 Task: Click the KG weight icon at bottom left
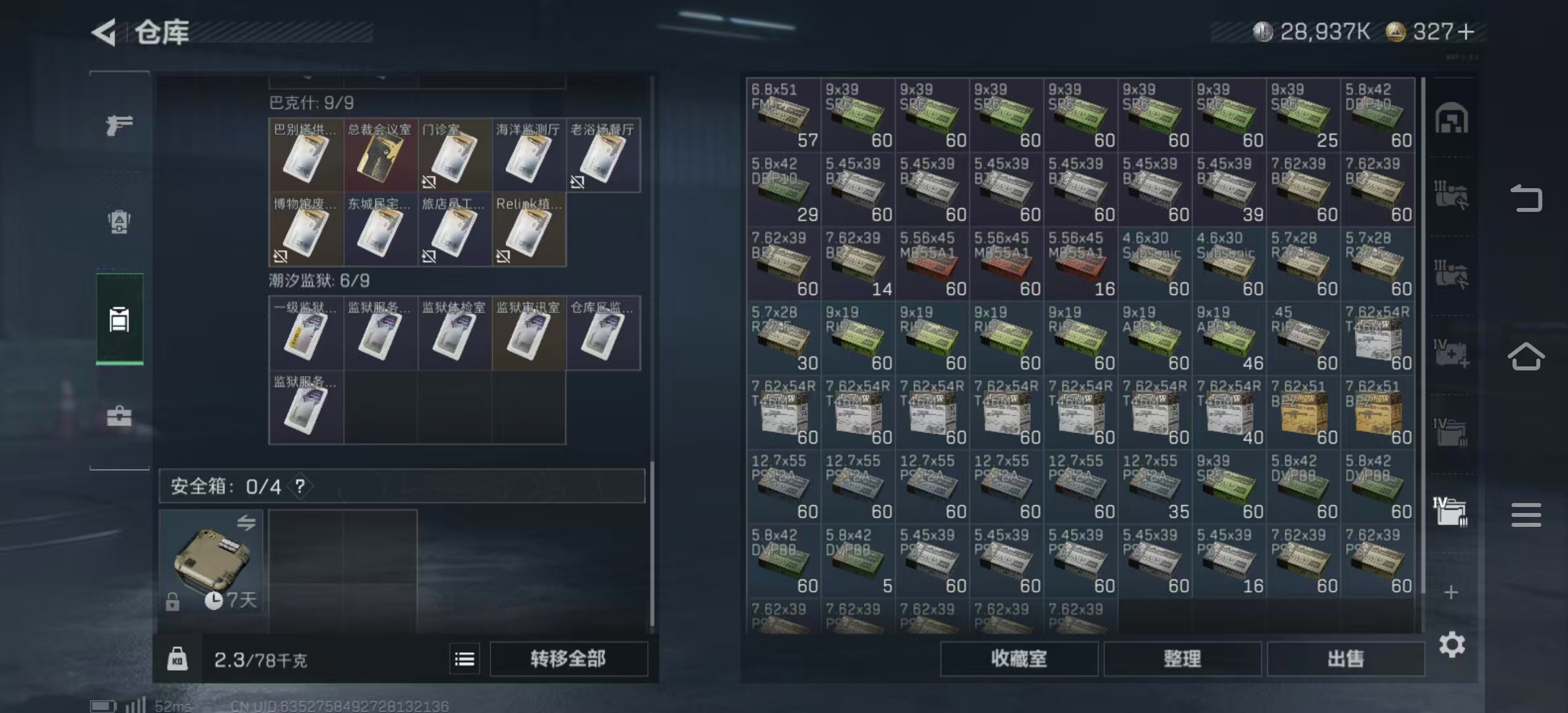(x=176, y=658)
